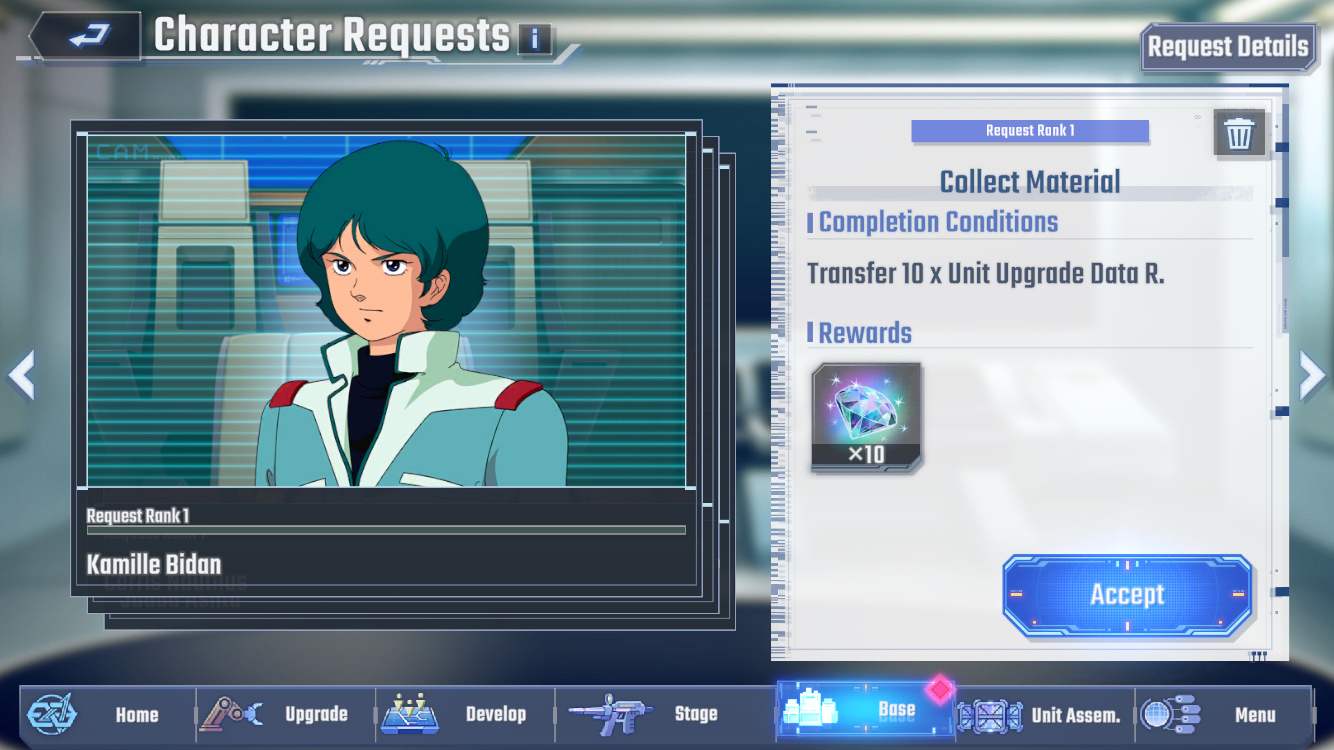Open the Character Requests info icon

(535, 40)
